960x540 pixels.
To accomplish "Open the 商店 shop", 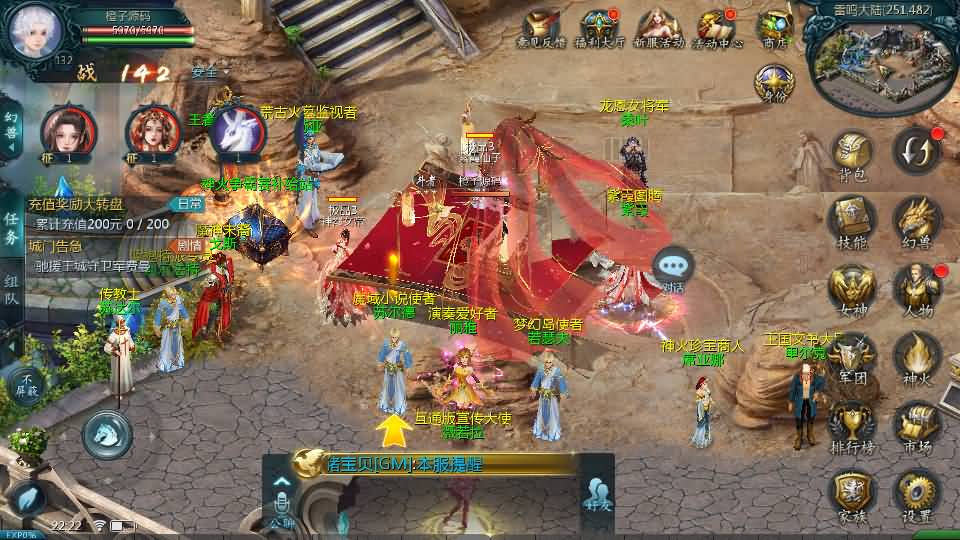I will tap(776, 26).
